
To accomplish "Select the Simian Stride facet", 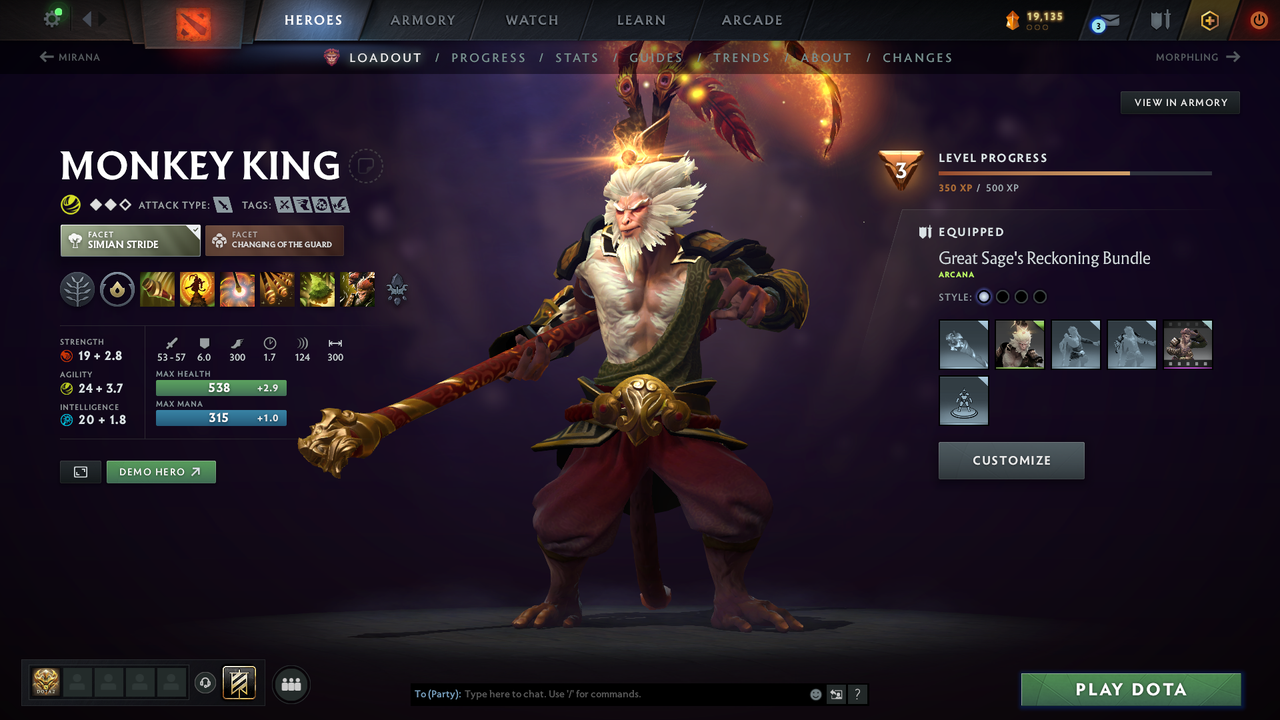I will pos(129,240).
